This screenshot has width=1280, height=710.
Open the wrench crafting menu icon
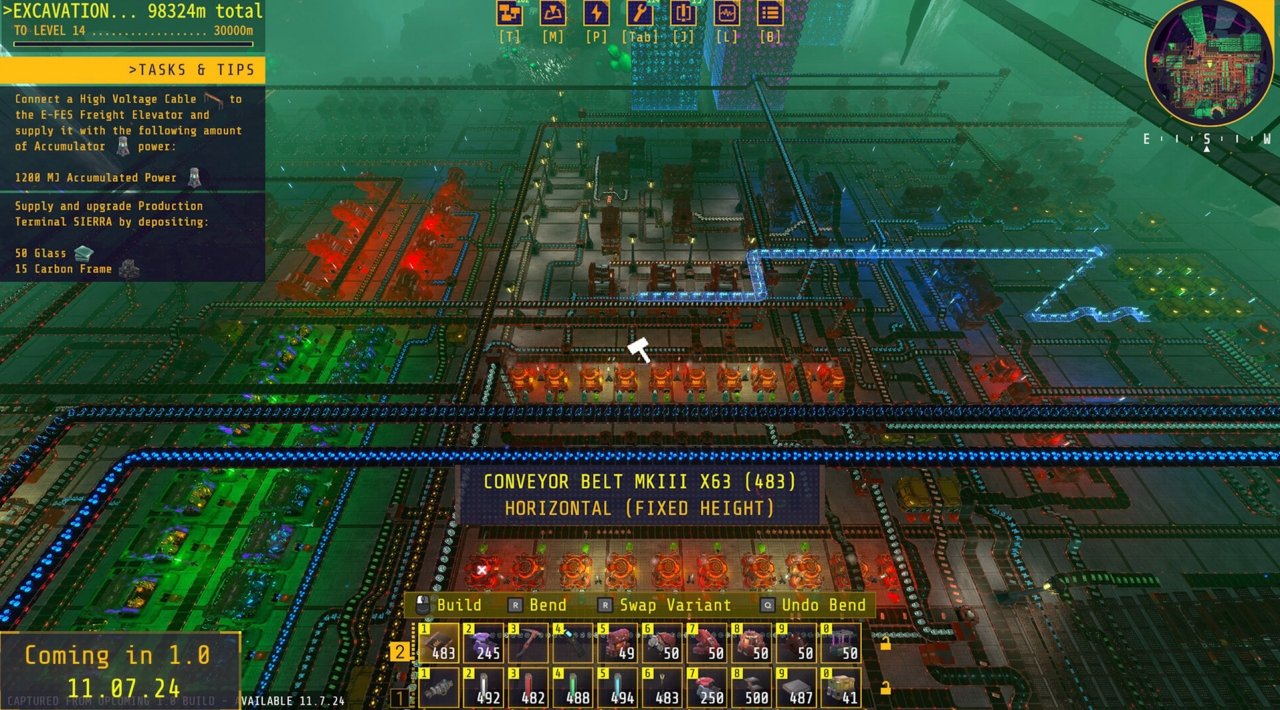coord(640,13)
